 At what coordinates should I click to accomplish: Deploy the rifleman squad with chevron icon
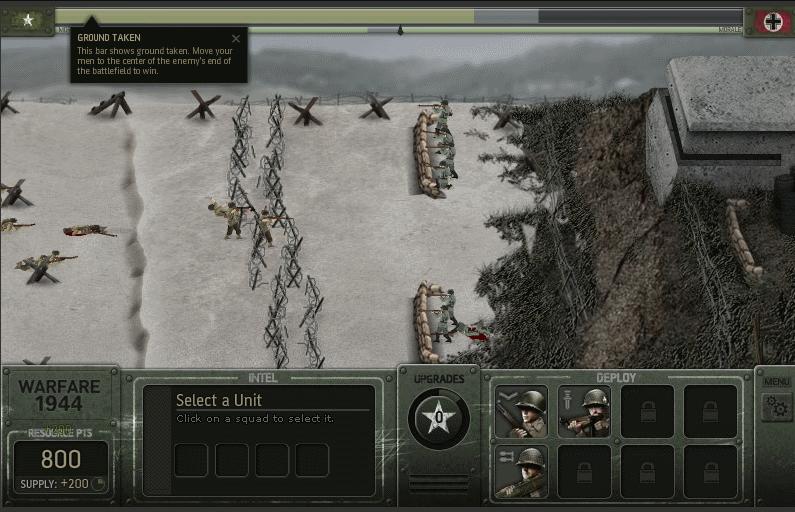click(521, 412)
